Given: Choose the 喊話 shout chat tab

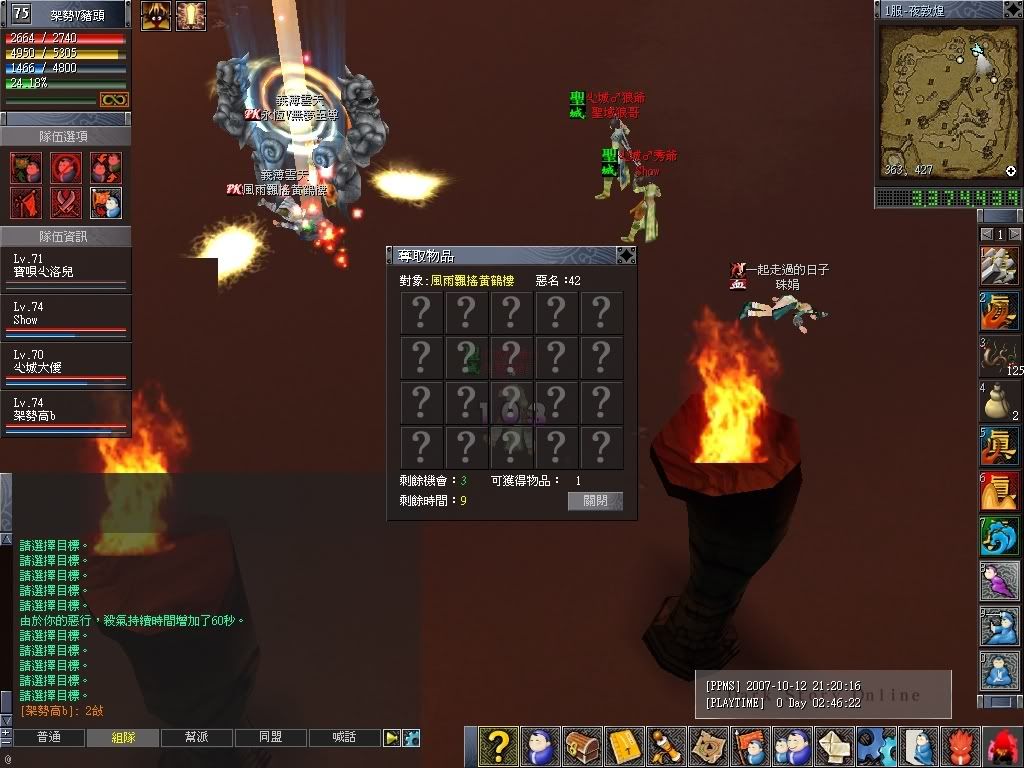Looking at the screenshot, I should click(x=345, y=737).
